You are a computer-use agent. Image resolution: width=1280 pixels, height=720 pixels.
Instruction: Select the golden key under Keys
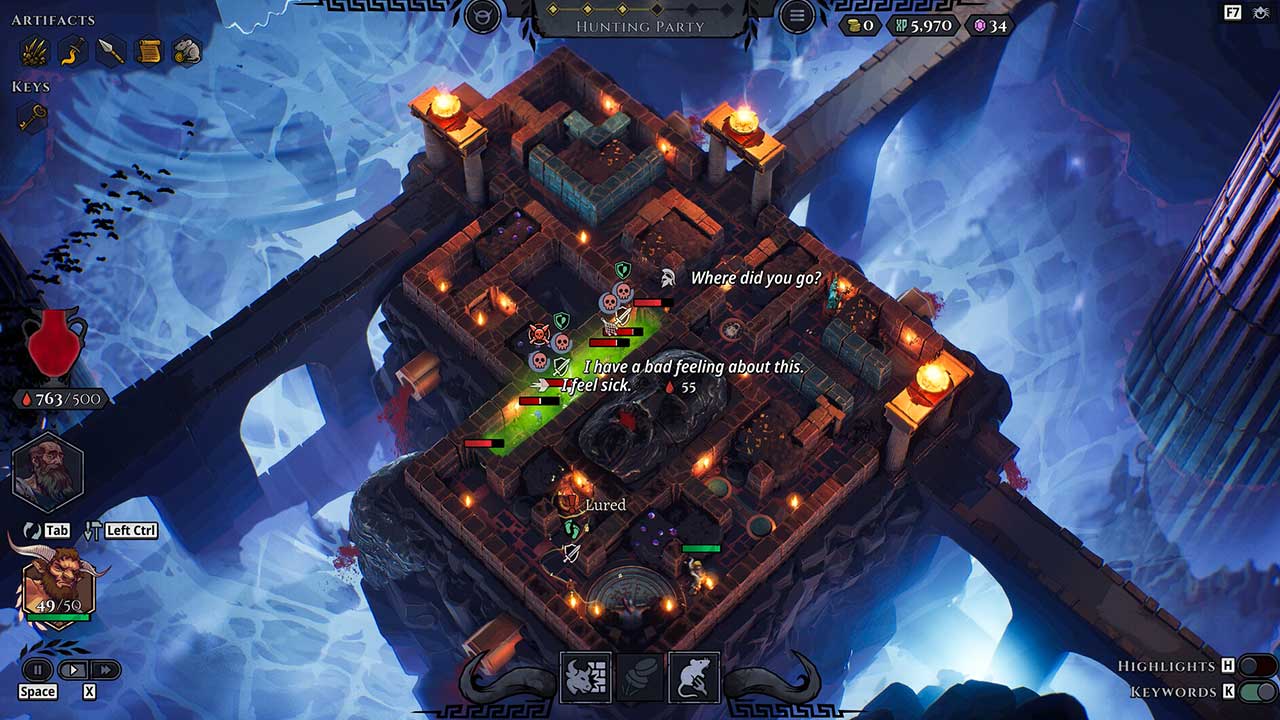(x=33, y=117)
